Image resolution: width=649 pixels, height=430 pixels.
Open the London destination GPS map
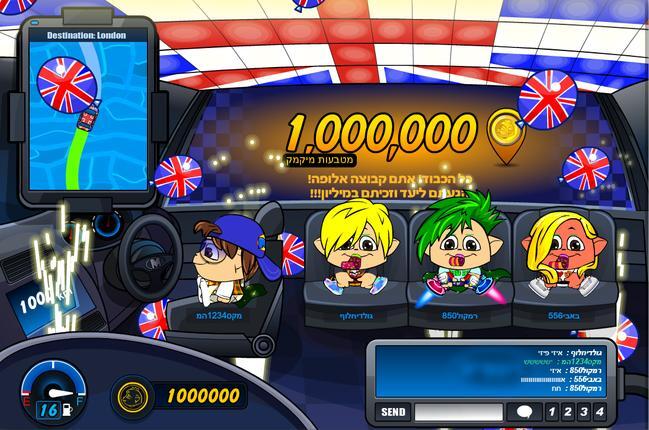(88, 118)
